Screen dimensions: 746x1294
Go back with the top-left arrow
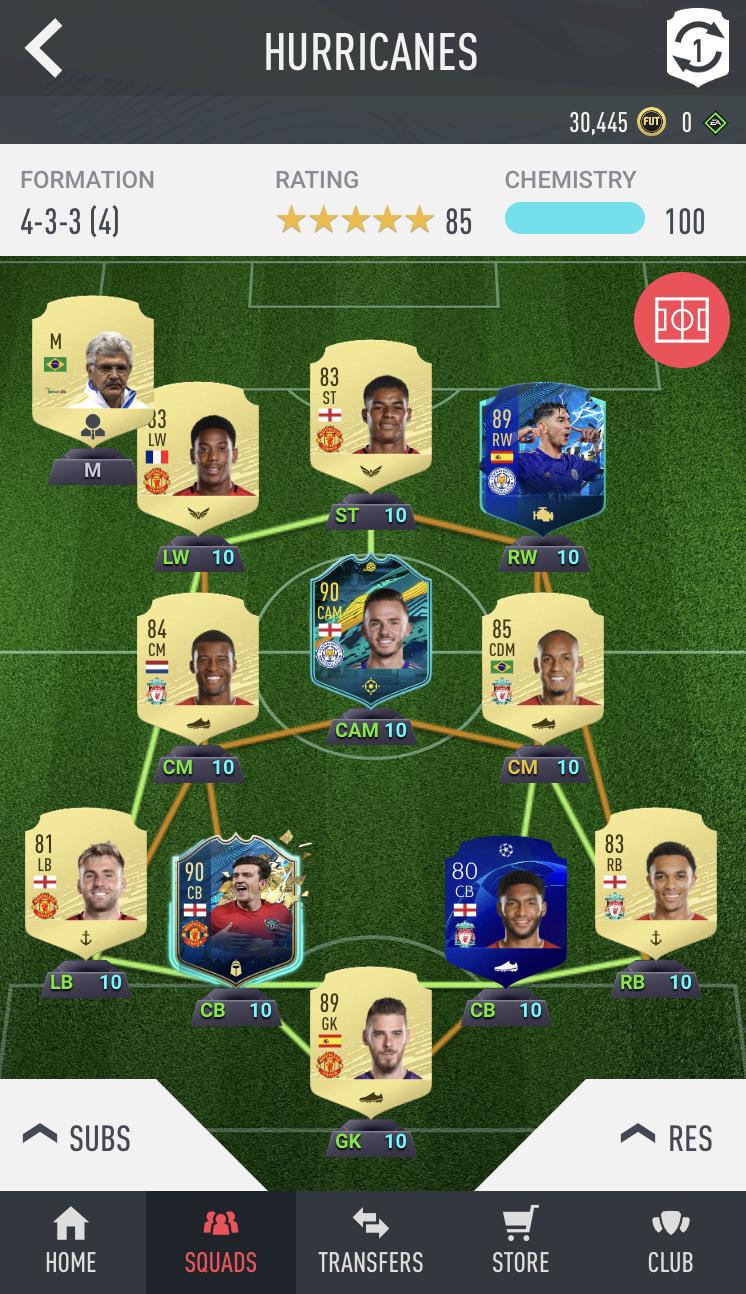(44, 49)
